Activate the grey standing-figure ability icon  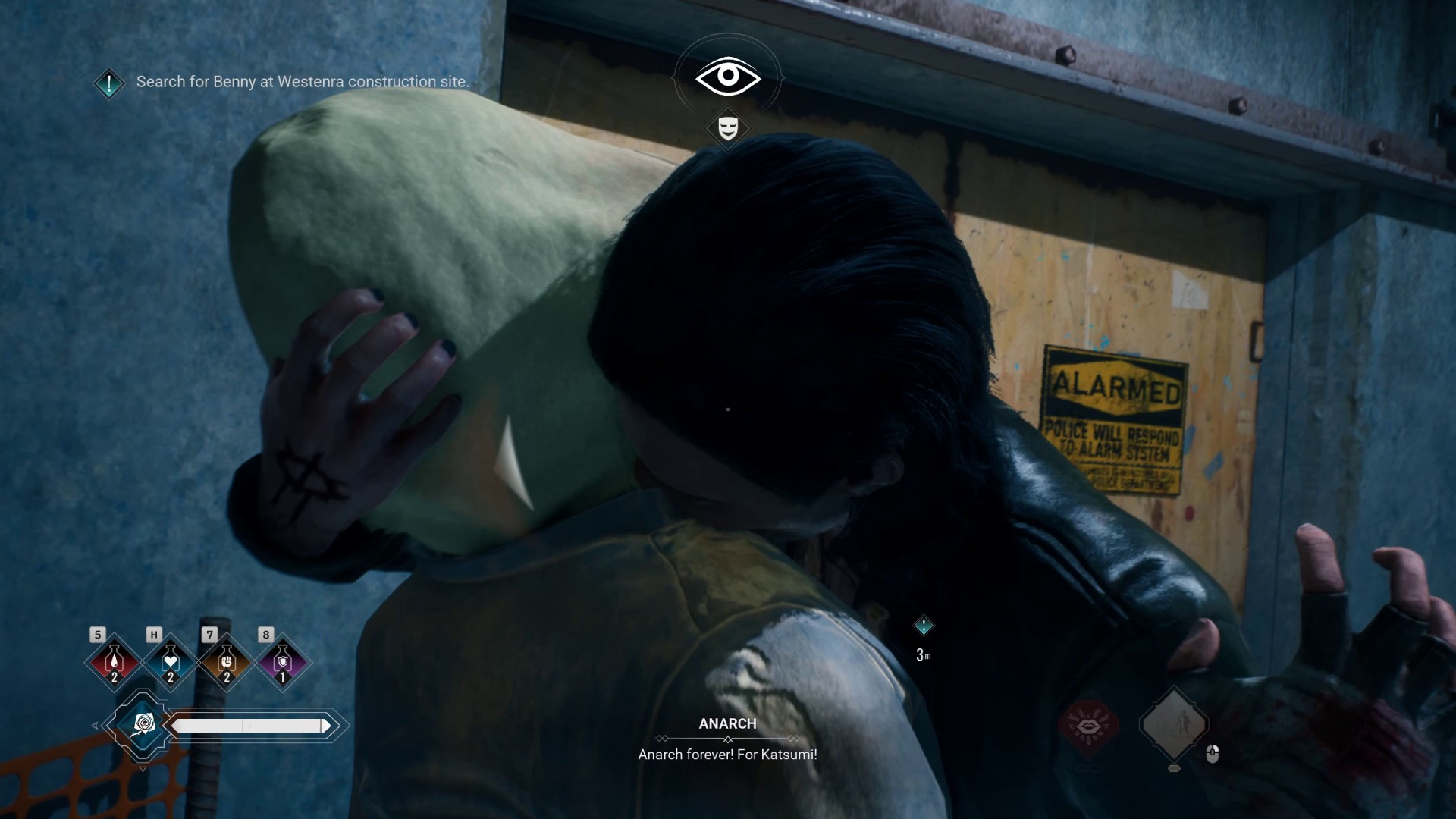(x=1174, y=725)
